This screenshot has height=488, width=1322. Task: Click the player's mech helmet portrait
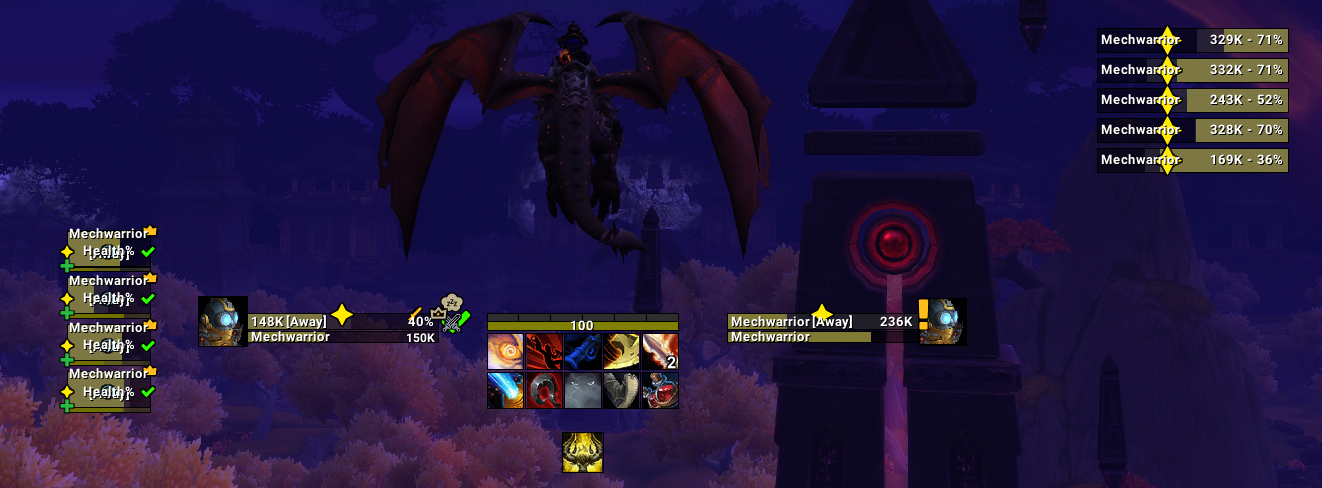pyautogui.click(x=222, y=322)
